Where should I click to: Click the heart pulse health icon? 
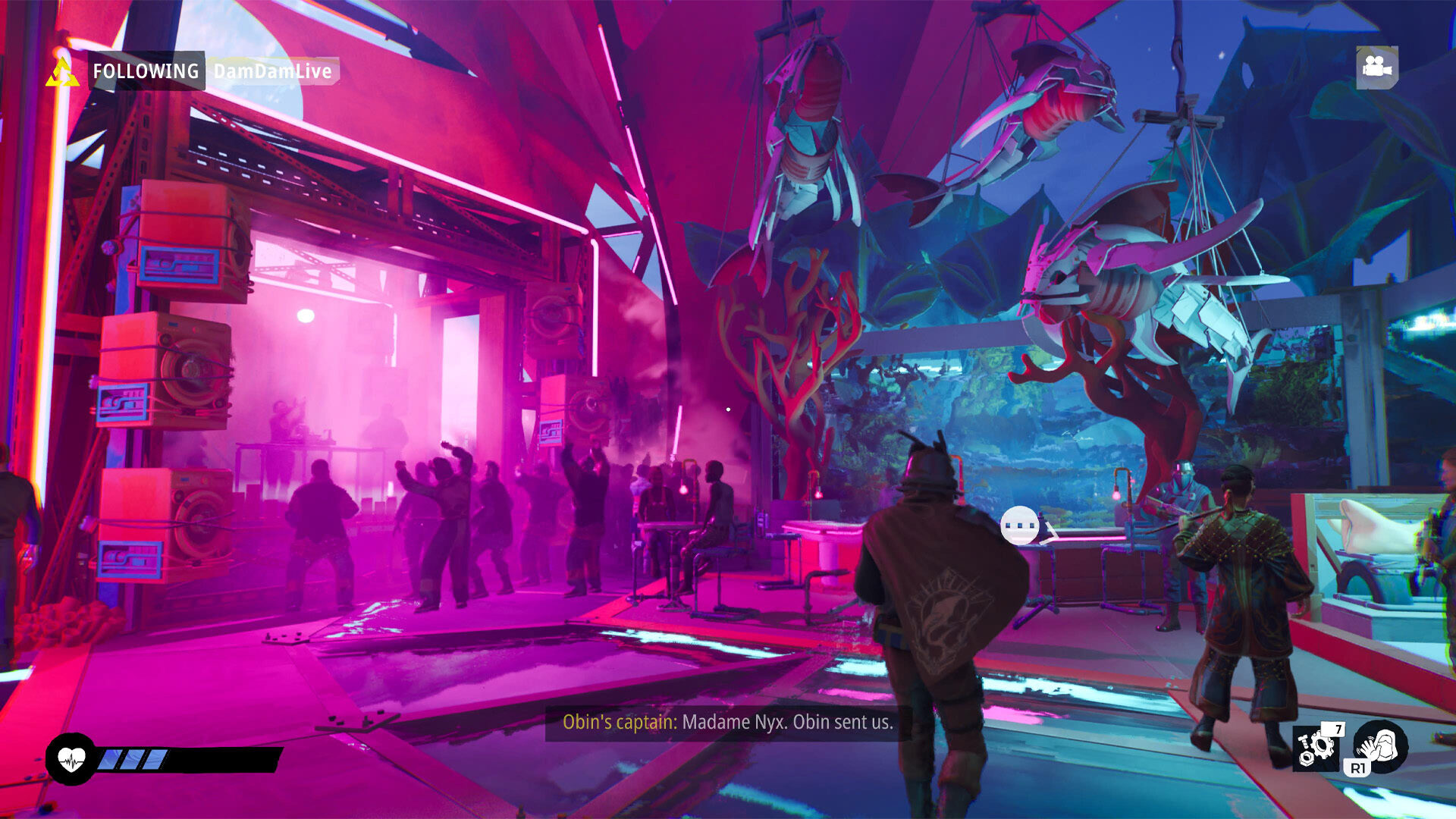click(x=71, y=759)
